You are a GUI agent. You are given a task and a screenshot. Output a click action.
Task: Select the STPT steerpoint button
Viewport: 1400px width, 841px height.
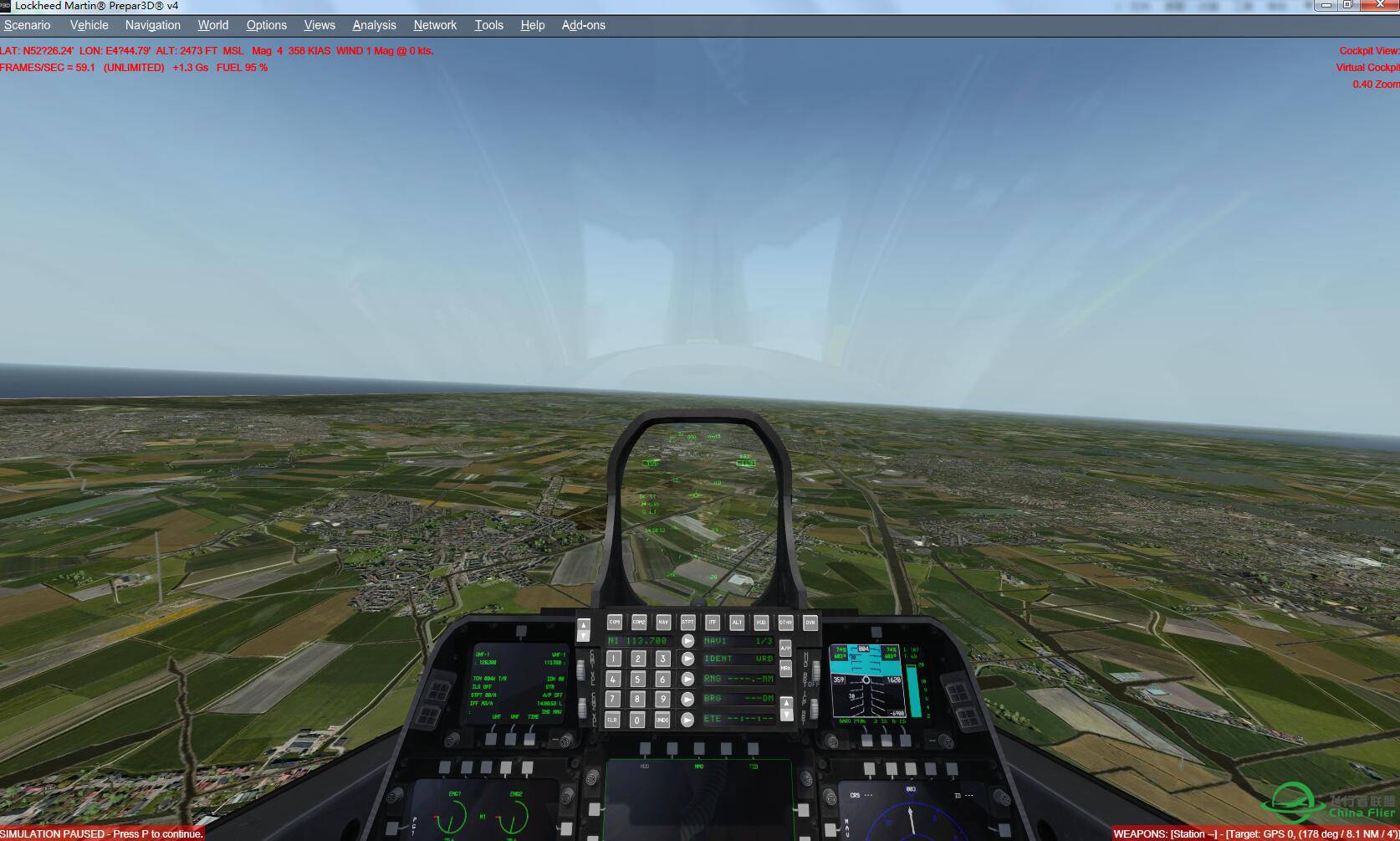688,622
